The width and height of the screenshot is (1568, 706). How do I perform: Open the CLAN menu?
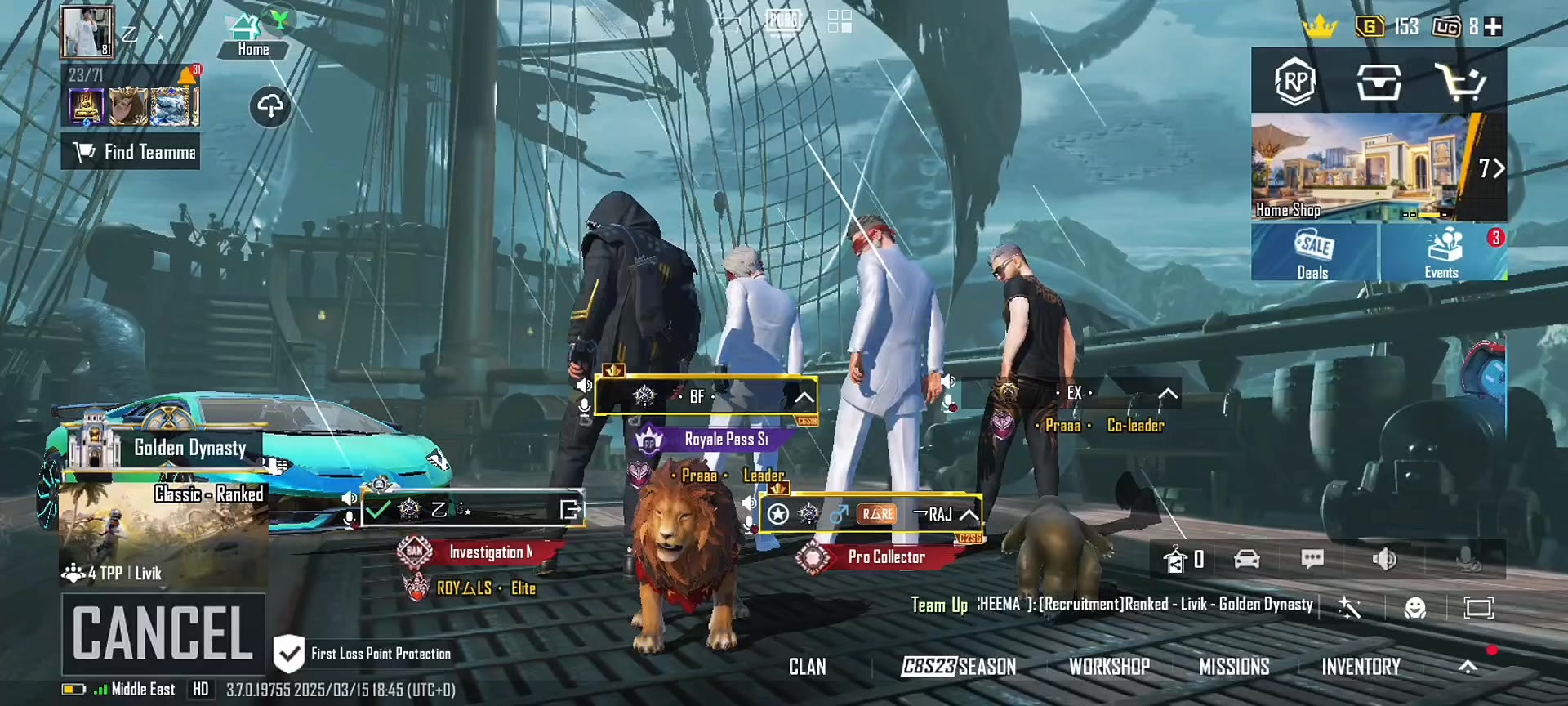tap(808, 667)
